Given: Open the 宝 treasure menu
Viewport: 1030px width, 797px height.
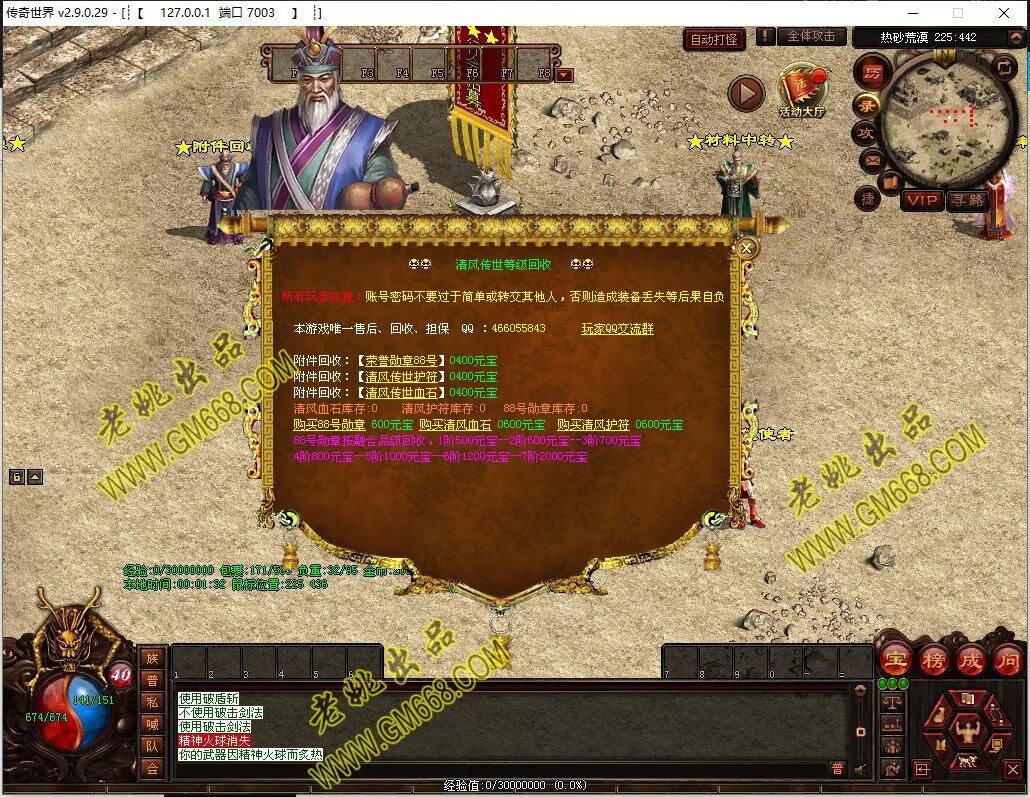Looking at the screenshot, I should coord(895,659).
